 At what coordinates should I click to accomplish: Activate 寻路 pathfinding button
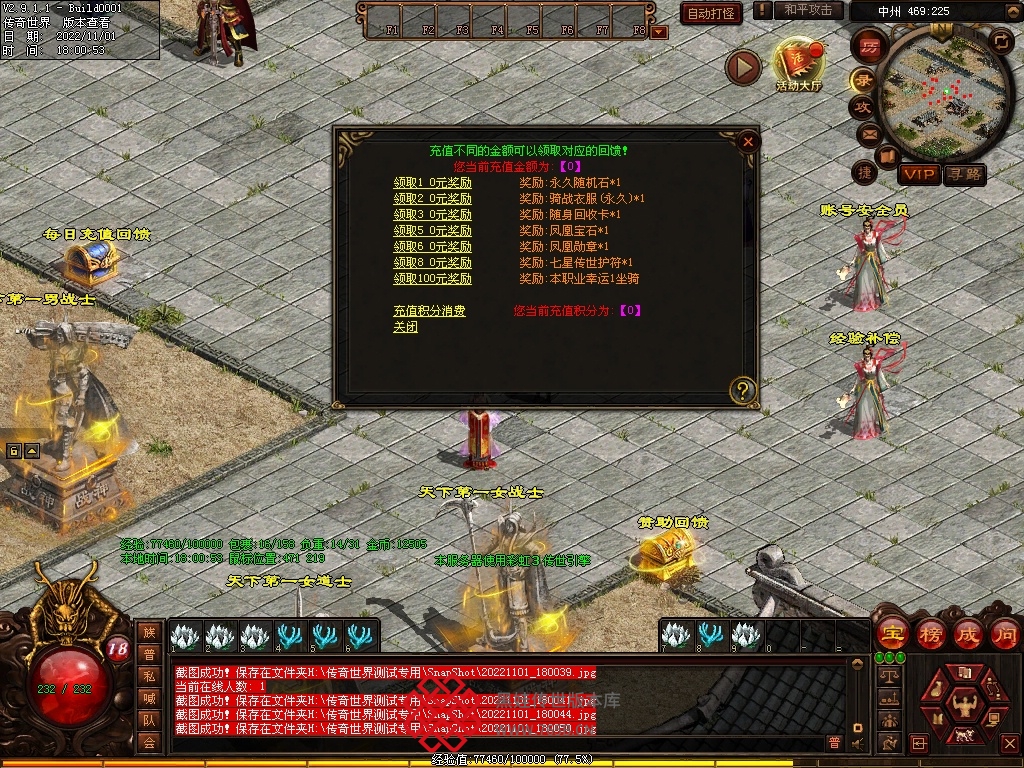[x=965, y=175]
